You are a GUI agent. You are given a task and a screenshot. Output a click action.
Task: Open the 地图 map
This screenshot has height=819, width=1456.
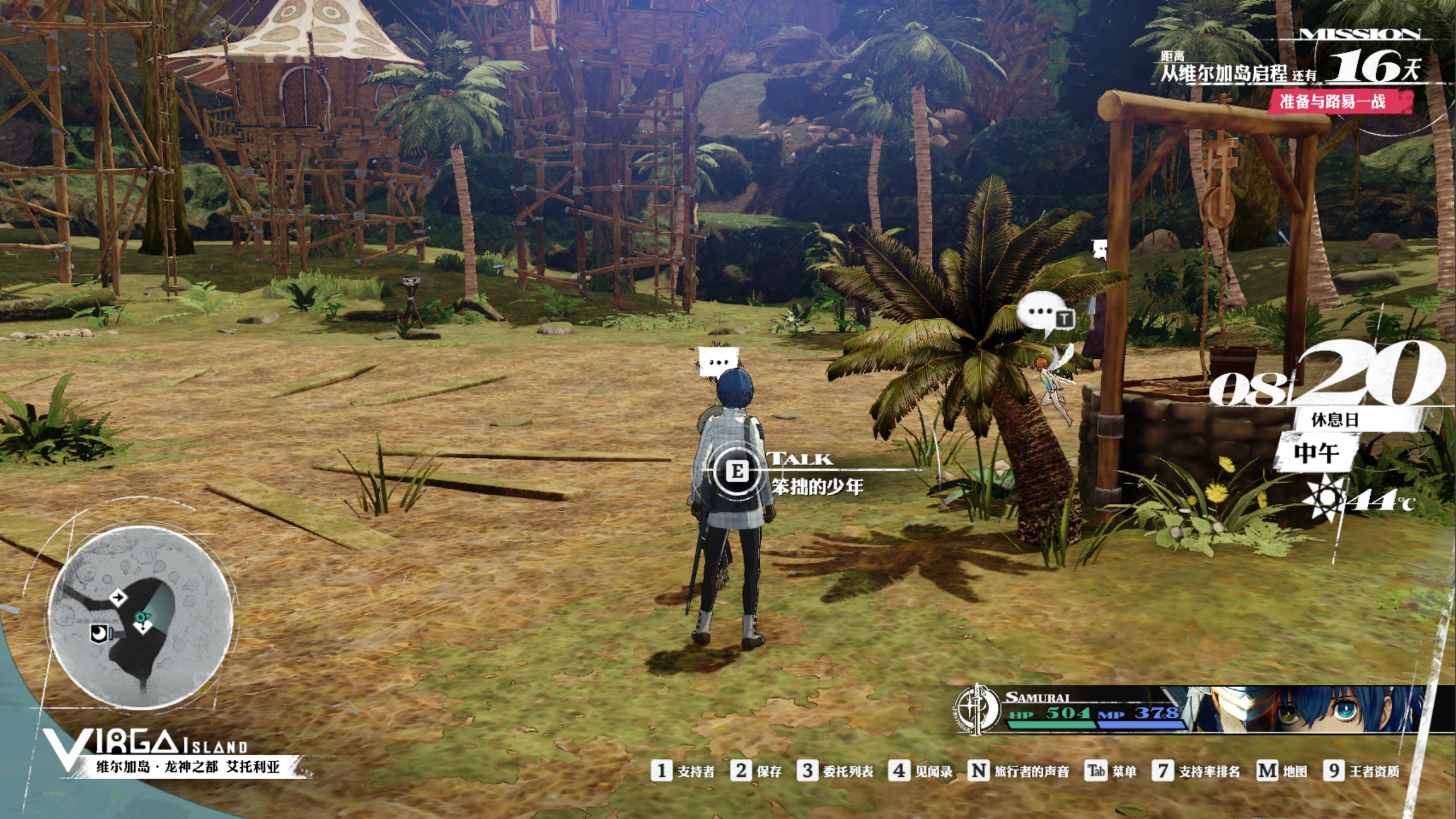[x=1281, y=771]
